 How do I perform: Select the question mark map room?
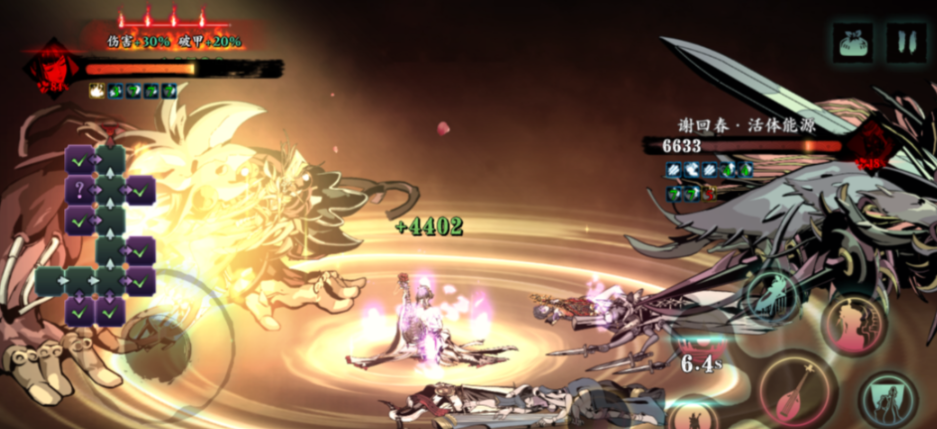[x=80, y=190]
